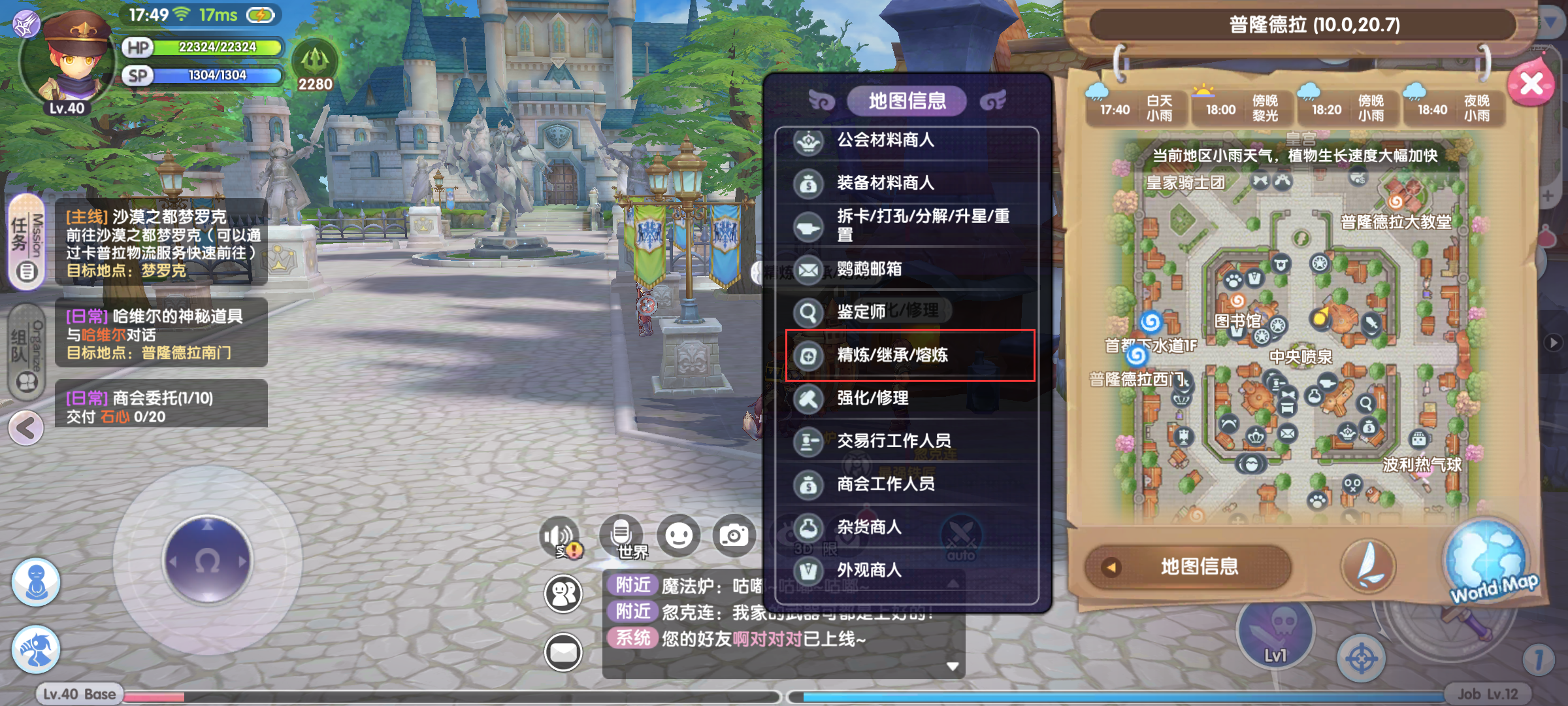1568x706 pixels.
Task: Collapse quest tracker with gray left arrow
Action: (26, 428)
